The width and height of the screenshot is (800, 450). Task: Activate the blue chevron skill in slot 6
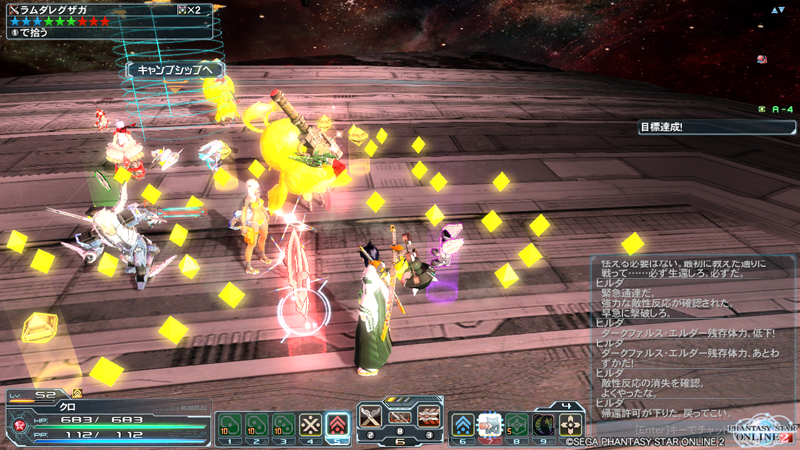pos(463,426)
